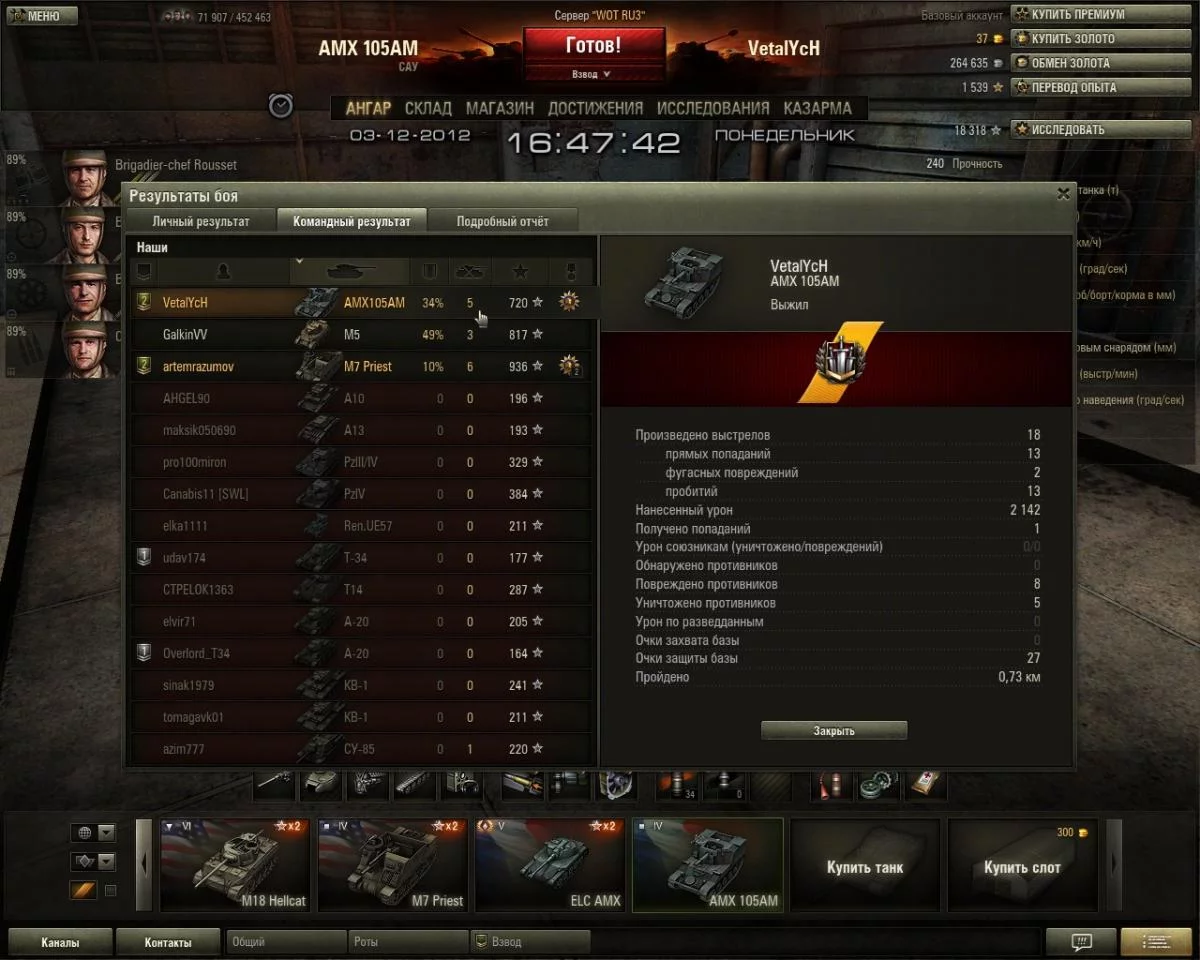Click the red Готов! battle button
Image resolution: width=1200 pixels, height=960 pixels.
[x=593, y=47]
